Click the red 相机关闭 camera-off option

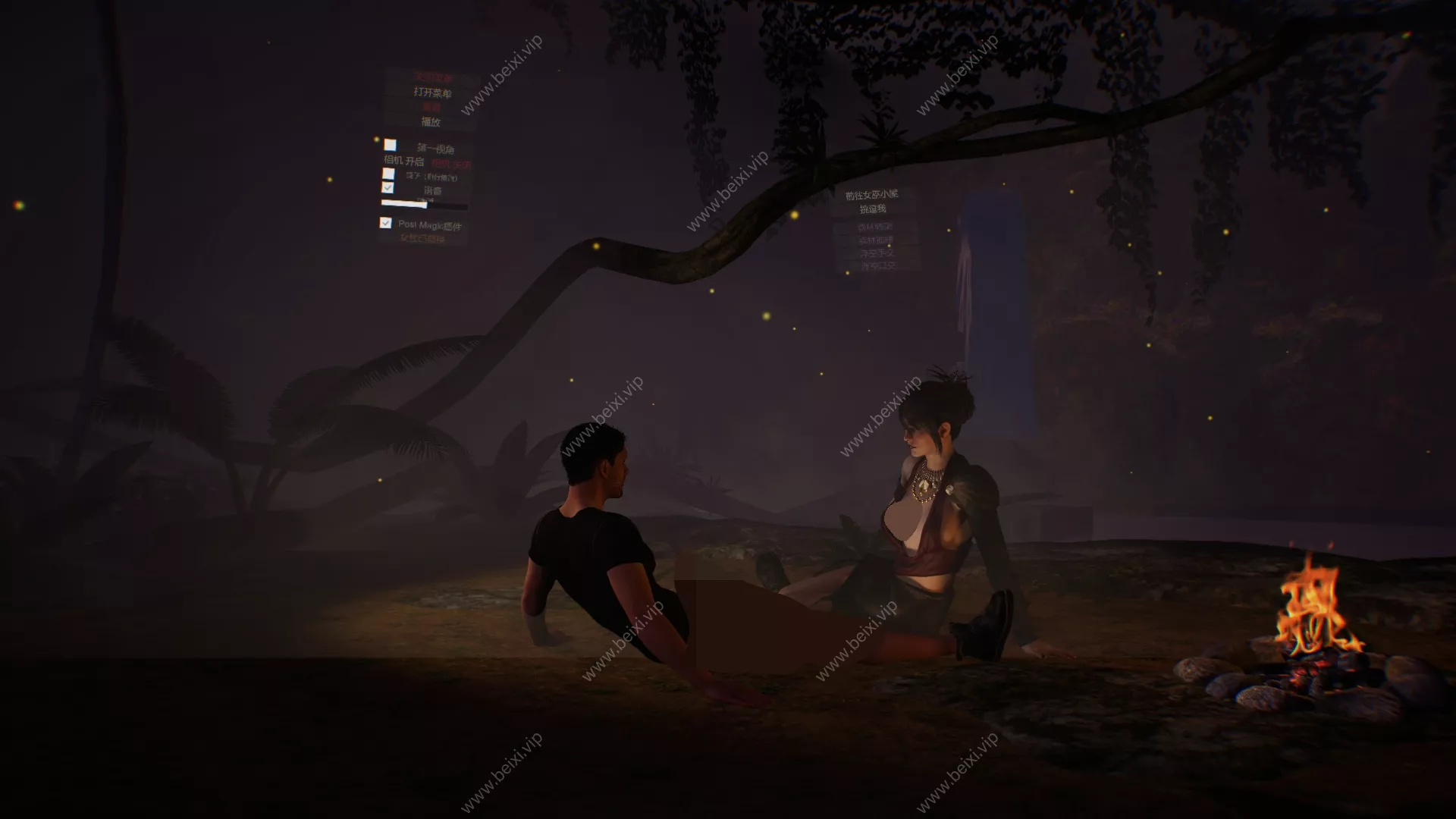(x=451, y=162)
